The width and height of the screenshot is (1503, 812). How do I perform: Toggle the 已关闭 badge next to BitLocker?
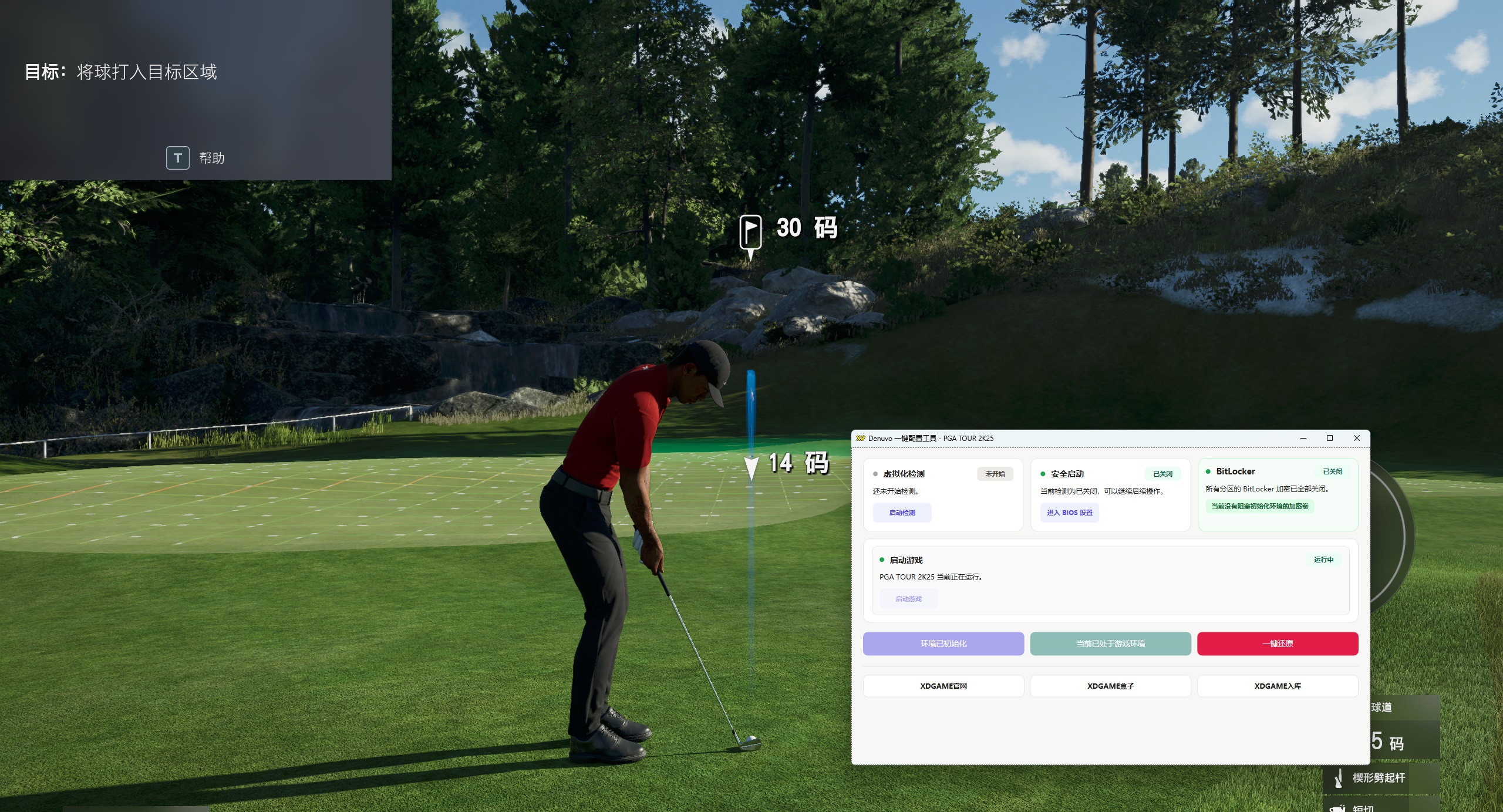[1333, 471]
